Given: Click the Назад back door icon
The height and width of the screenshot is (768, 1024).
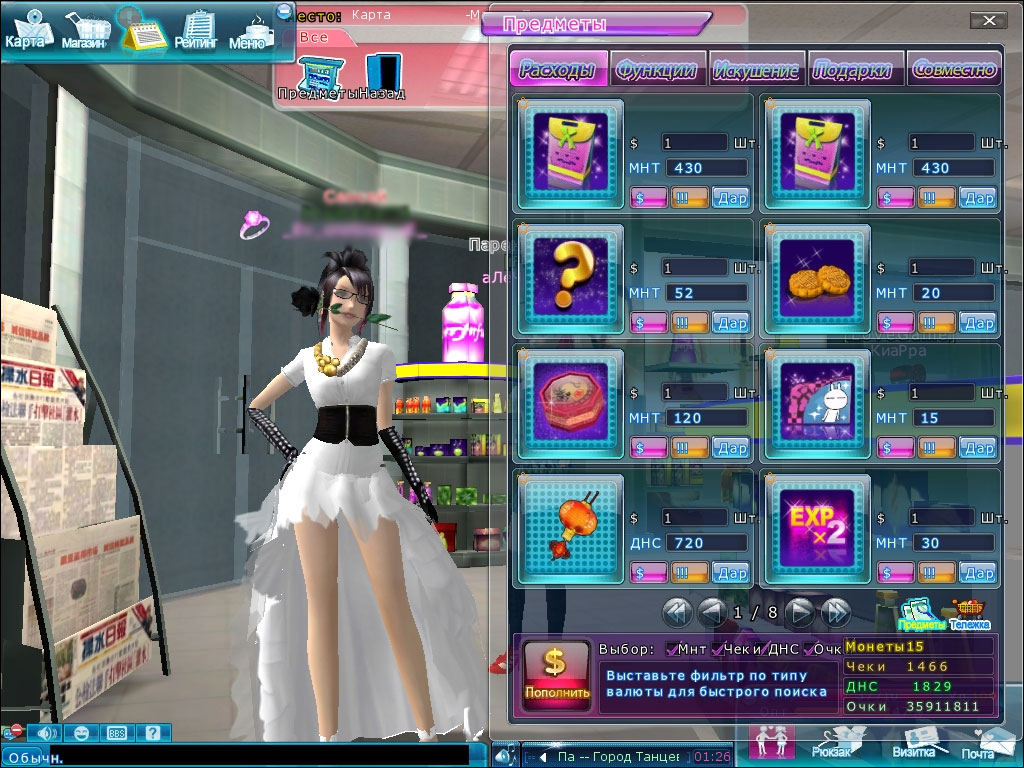Looking at the screenshot, I should click(x=382, y=75).
